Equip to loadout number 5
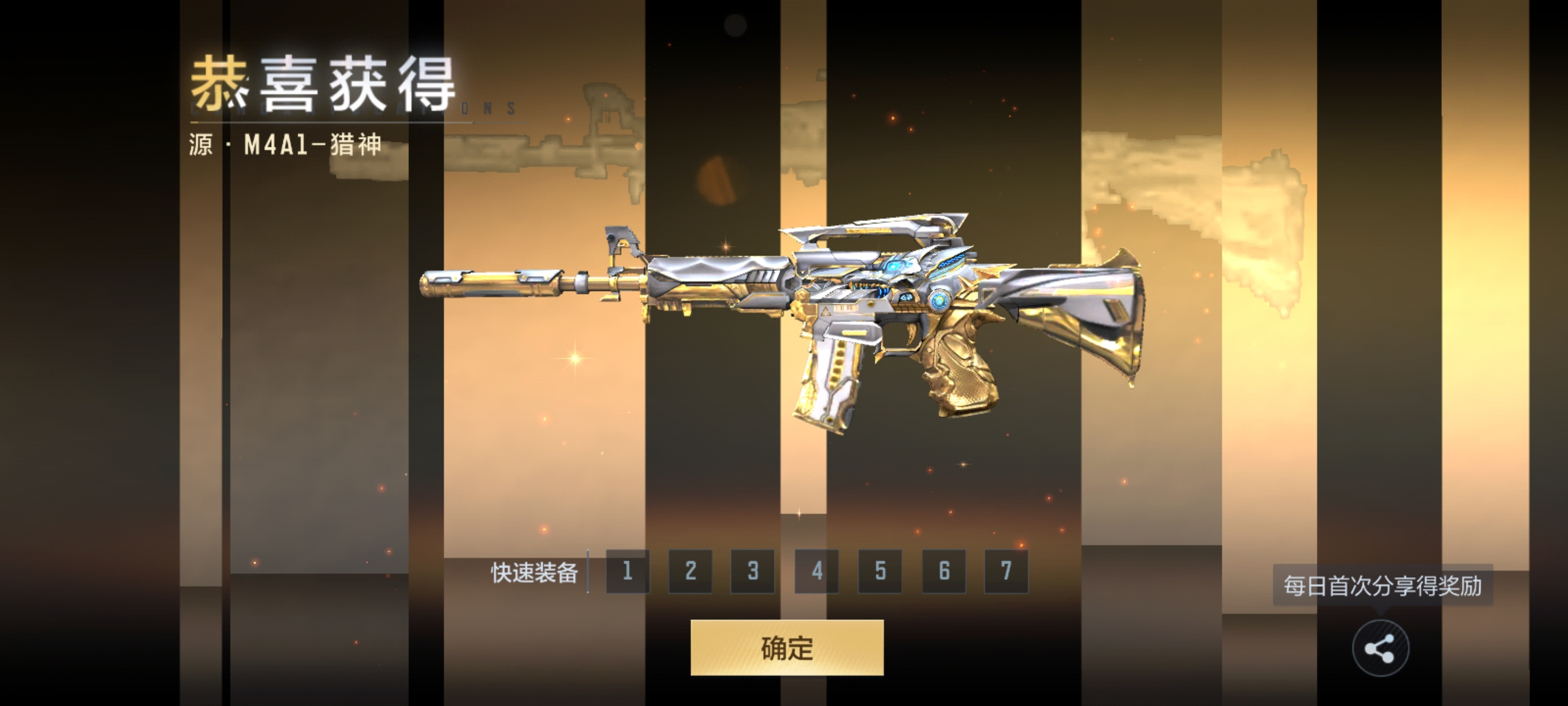Viewport: 1568px width, 706px height. tap(880, 571)
